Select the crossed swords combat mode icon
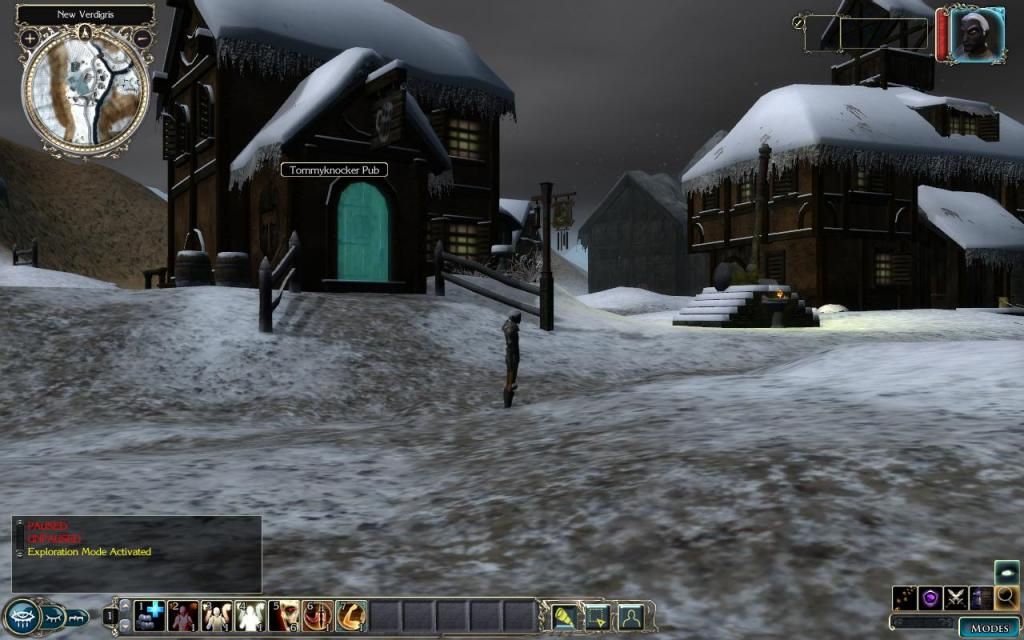1024x640 pixels. (956, 598)
